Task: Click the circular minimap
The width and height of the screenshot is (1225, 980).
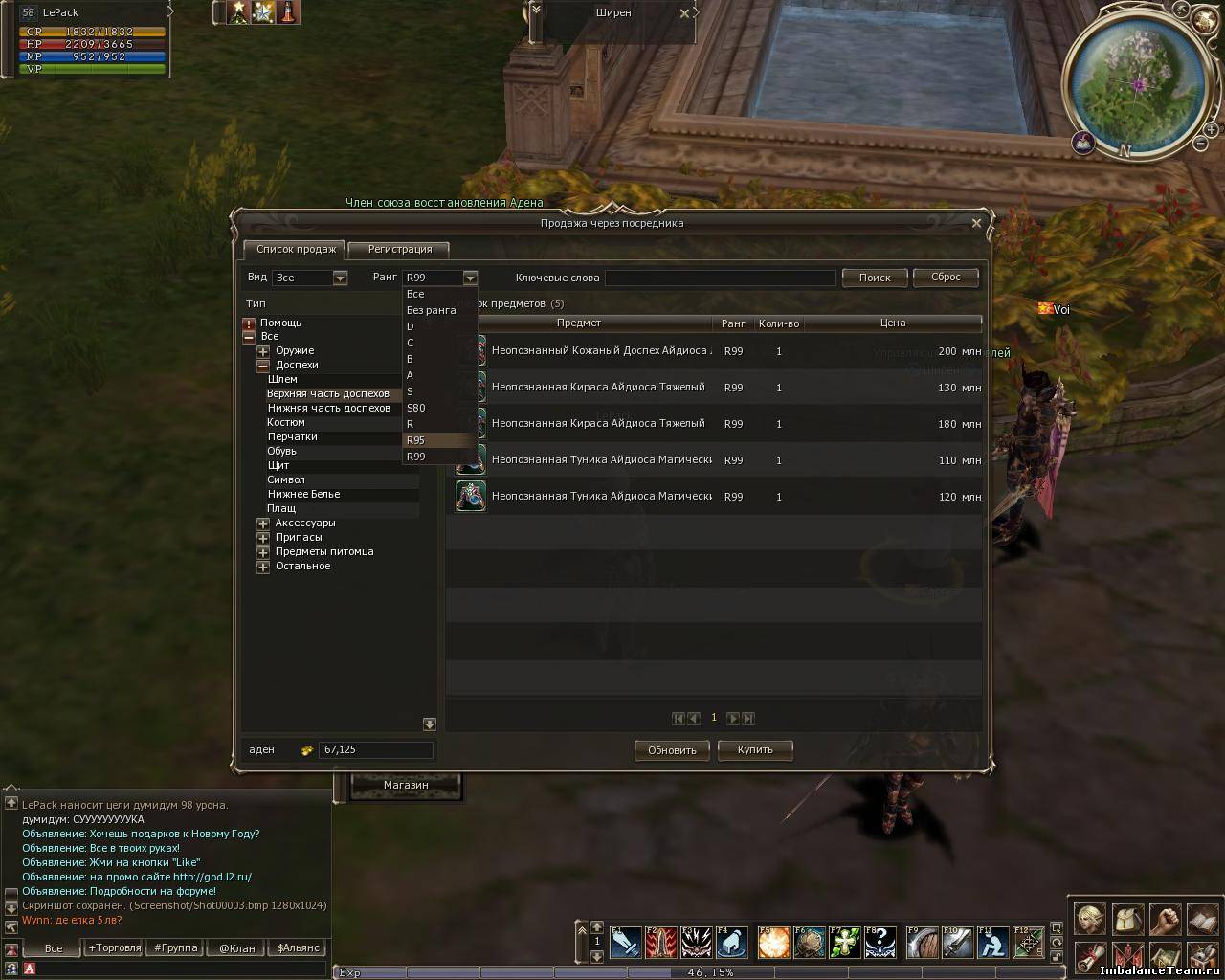Action: pyautogui.click(x=1138, y=84)
